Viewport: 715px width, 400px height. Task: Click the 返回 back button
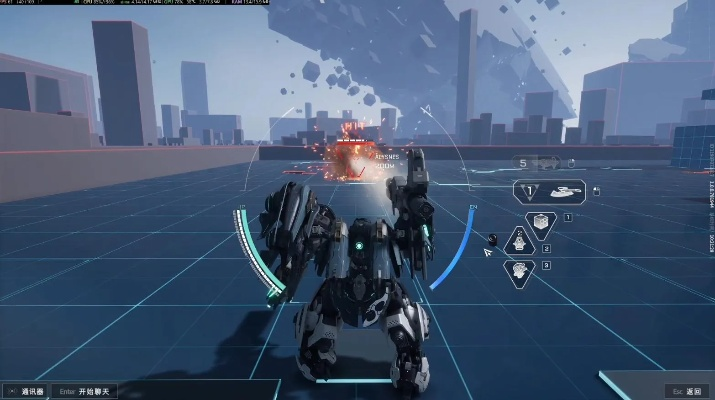tap(690, 390)
